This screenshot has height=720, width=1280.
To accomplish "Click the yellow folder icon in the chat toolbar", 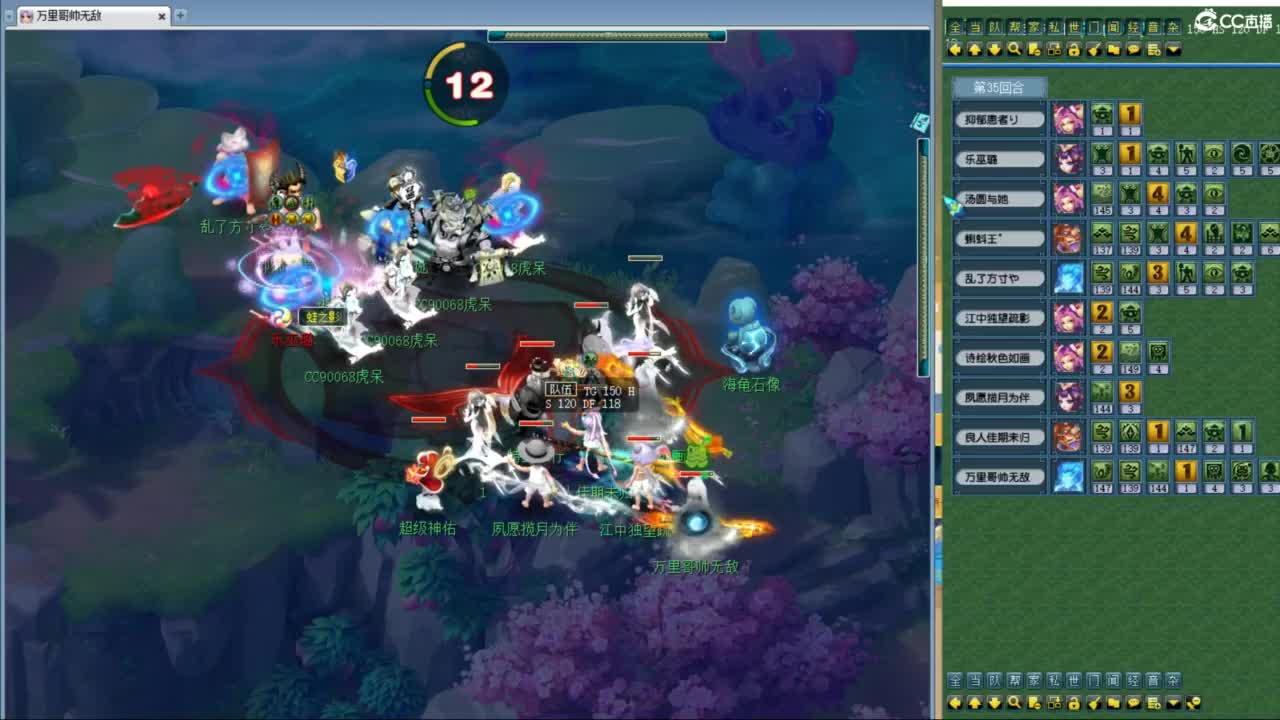I will (1114, 50).
